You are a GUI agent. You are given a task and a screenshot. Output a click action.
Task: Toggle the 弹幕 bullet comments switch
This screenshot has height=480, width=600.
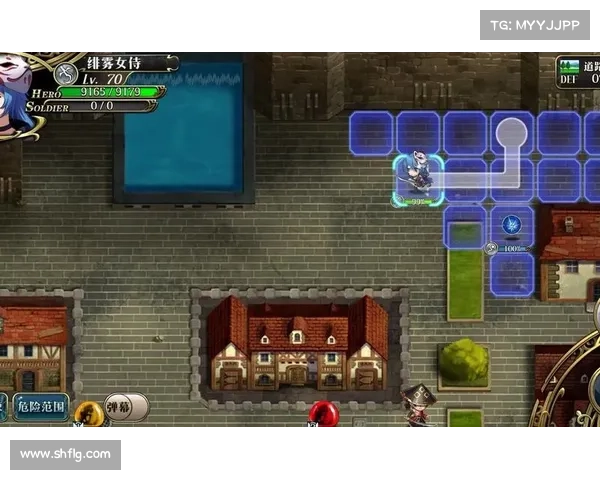click(125, 407)
